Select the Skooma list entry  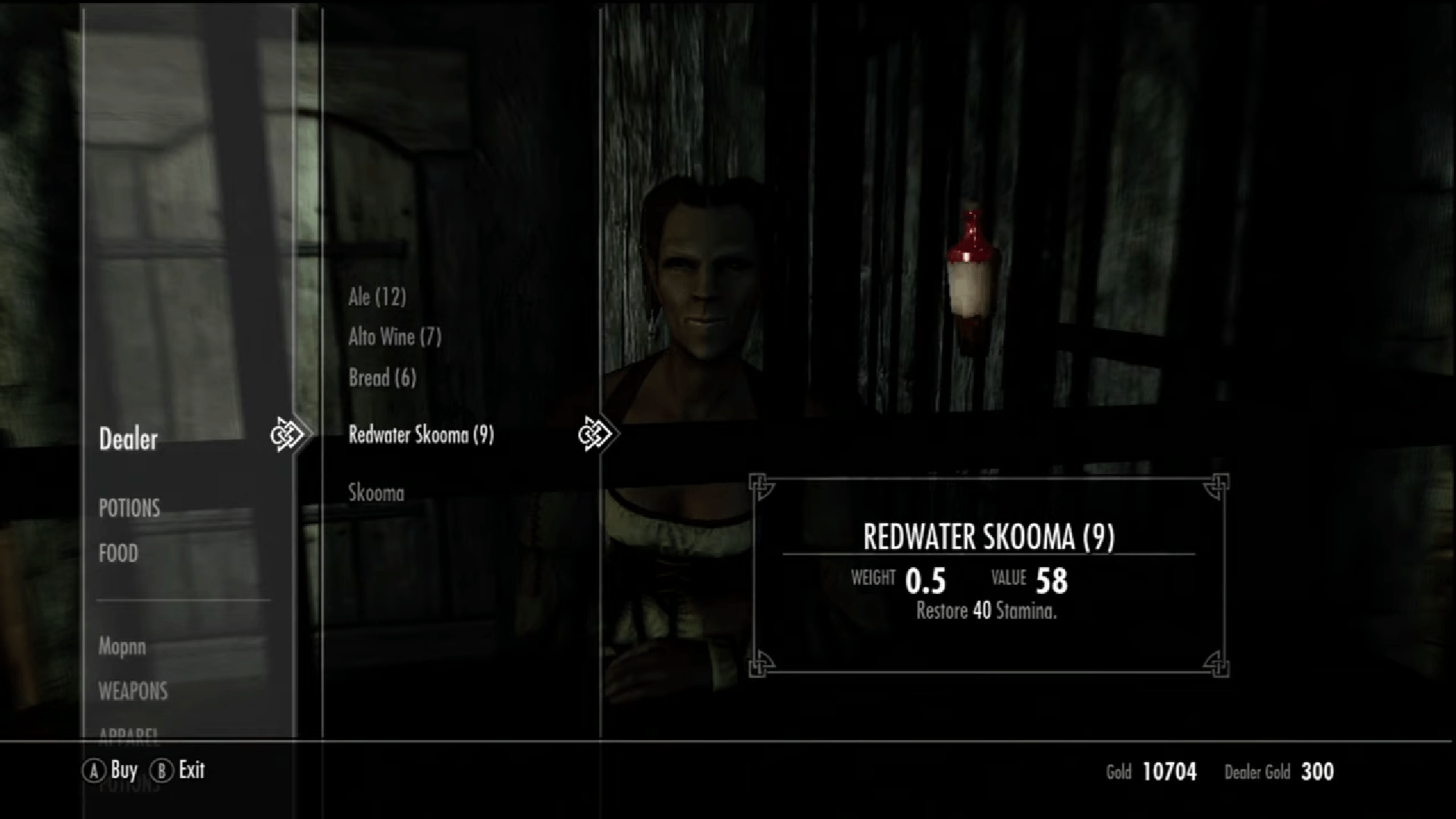pyautogui.click(x=377, y=493)
